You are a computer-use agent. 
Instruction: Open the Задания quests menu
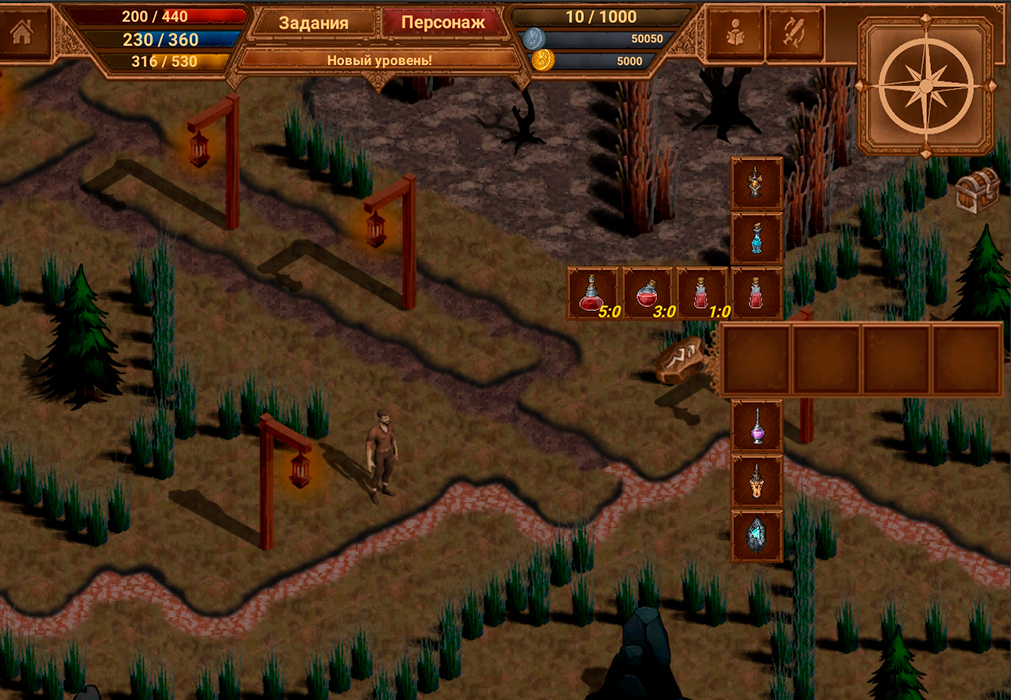click(313, 23)
